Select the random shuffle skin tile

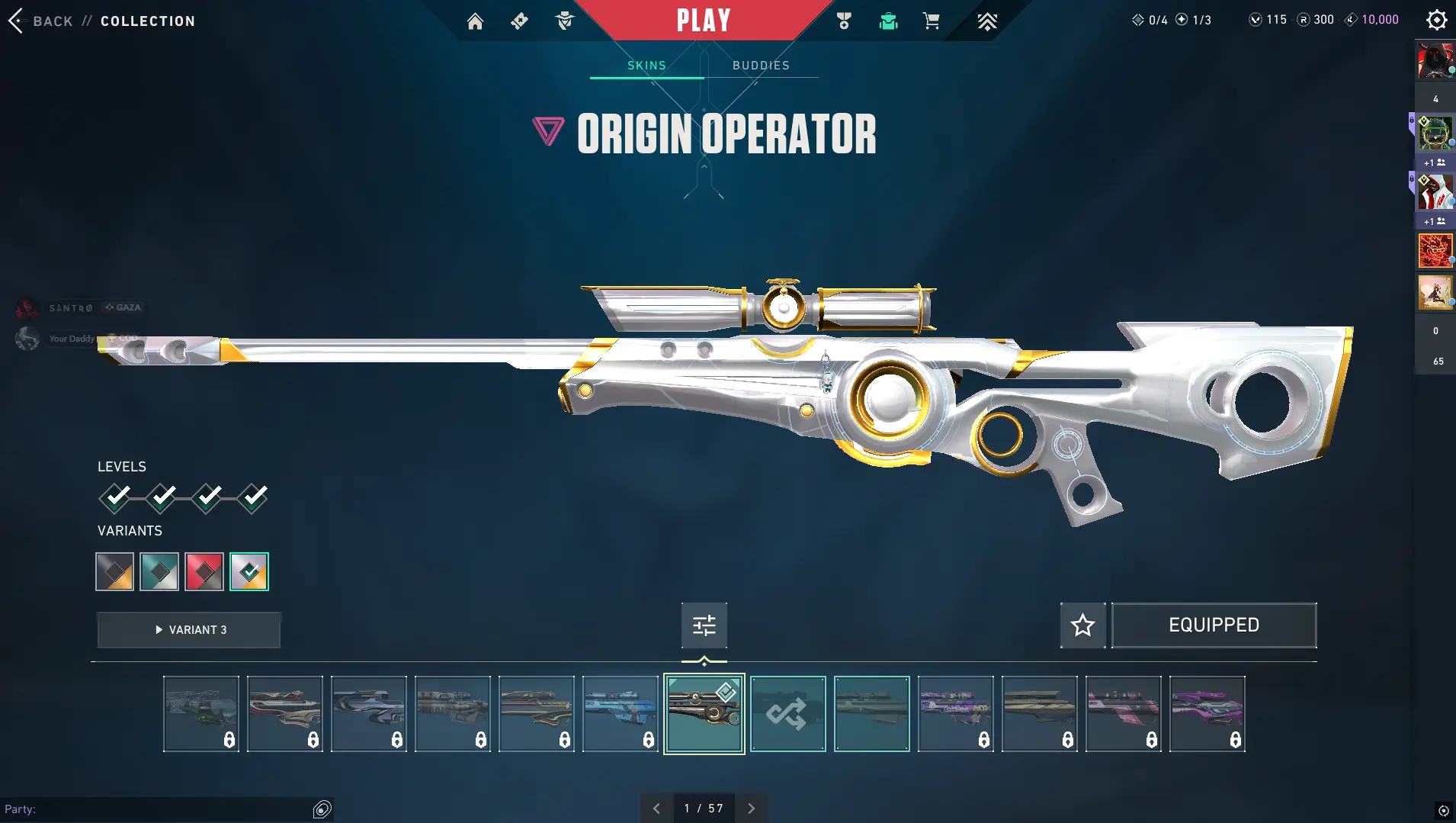click(x=787, y=714)
